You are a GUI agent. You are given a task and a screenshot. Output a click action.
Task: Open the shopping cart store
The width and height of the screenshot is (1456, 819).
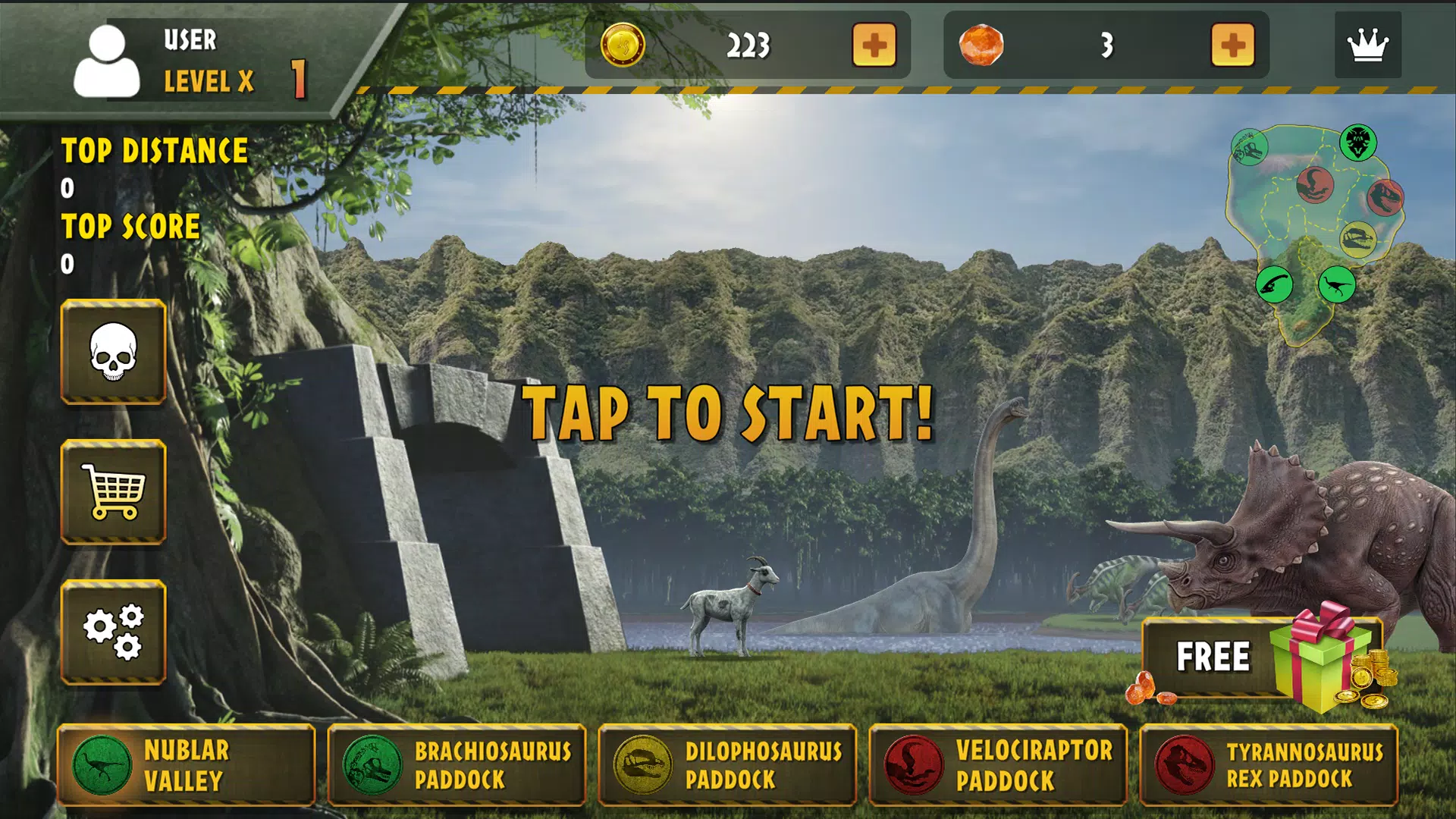click(112, 493)
